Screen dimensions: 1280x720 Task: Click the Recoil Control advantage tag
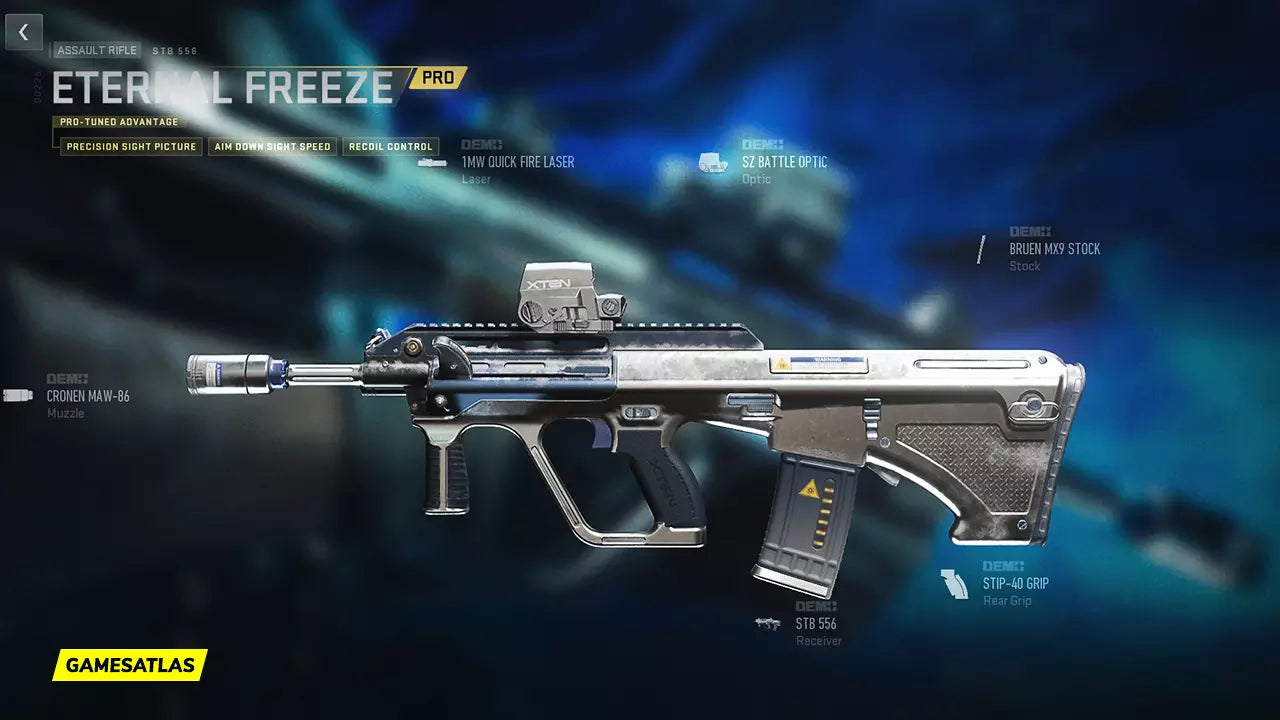point(391,147)
